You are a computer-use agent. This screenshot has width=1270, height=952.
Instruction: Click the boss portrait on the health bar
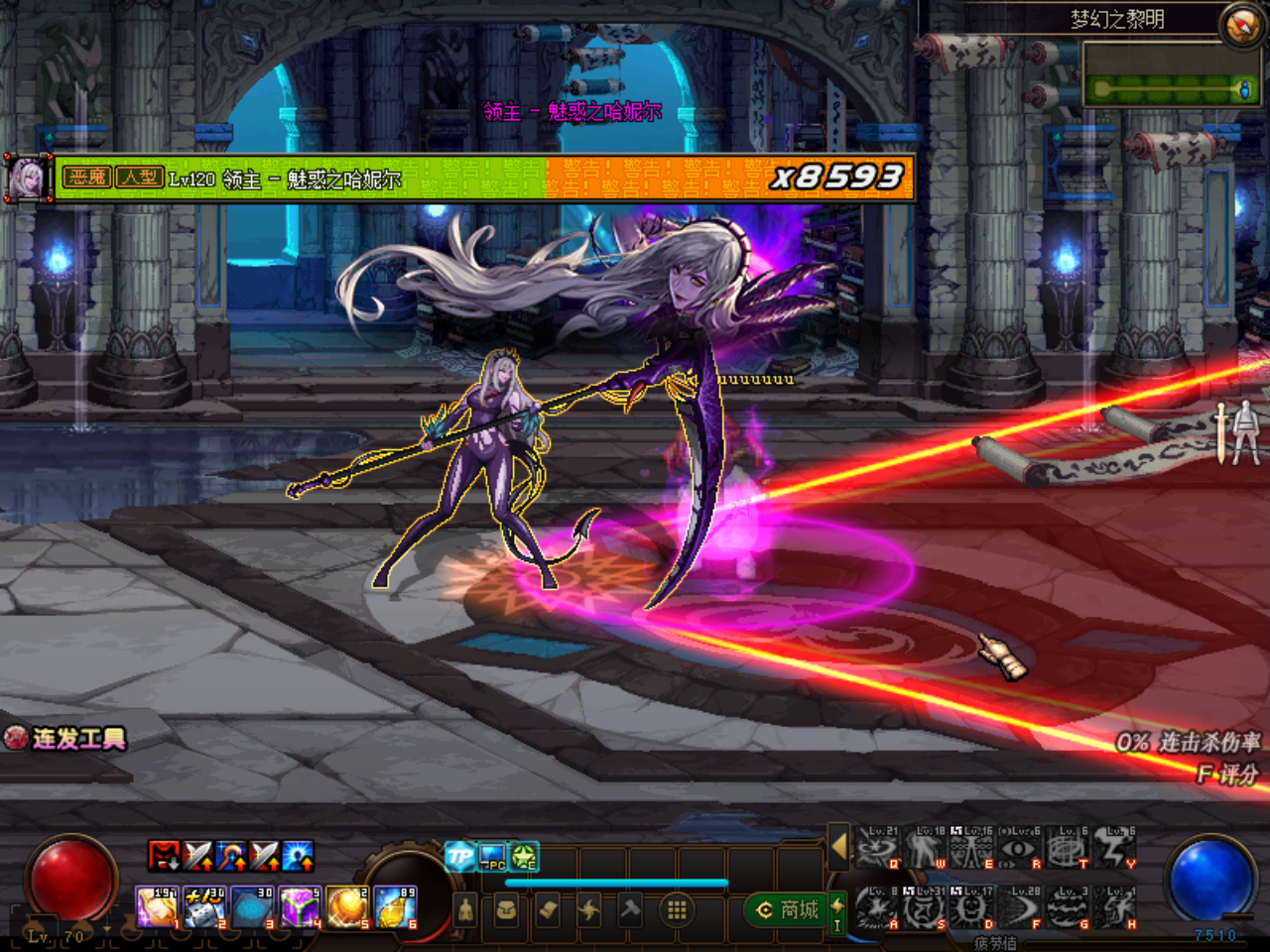(x=27, y=179)
